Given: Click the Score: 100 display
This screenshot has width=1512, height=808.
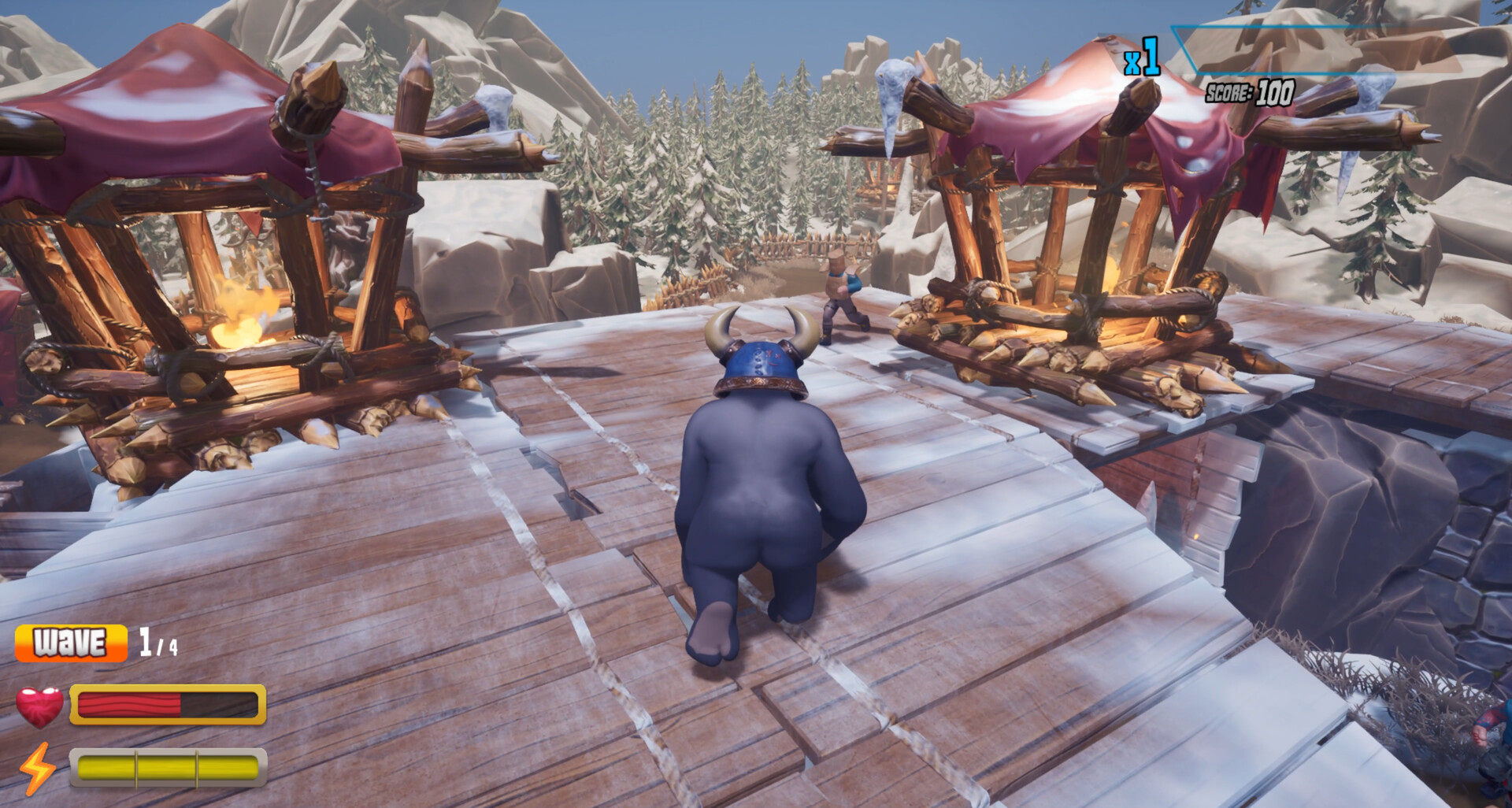Looking at the screenshot, I should tap(1250, 92).
